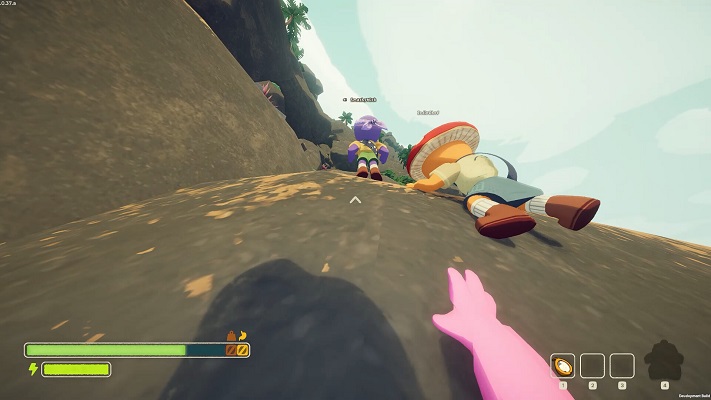Select the backpack silhouette slot

pyautogui.click(x=664, y=361)
